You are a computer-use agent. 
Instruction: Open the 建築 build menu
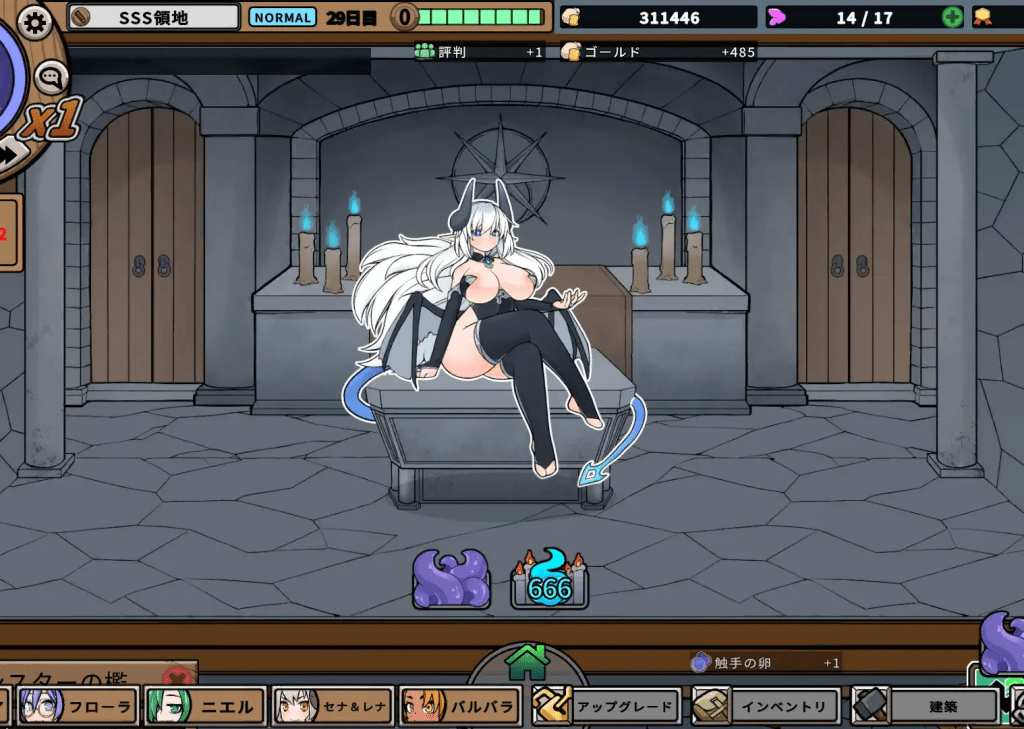(925, 707)
